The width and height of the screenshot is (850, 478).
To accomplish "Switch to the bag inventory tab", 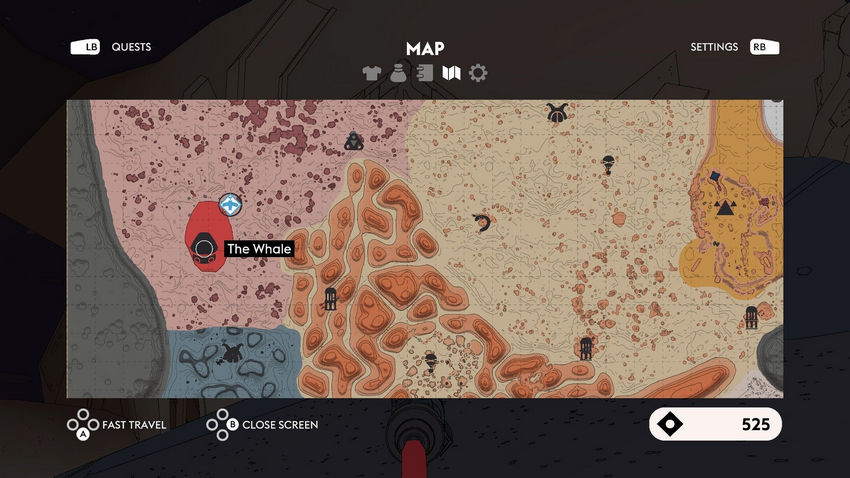I will pyautogui.click(x=399, y=73).
